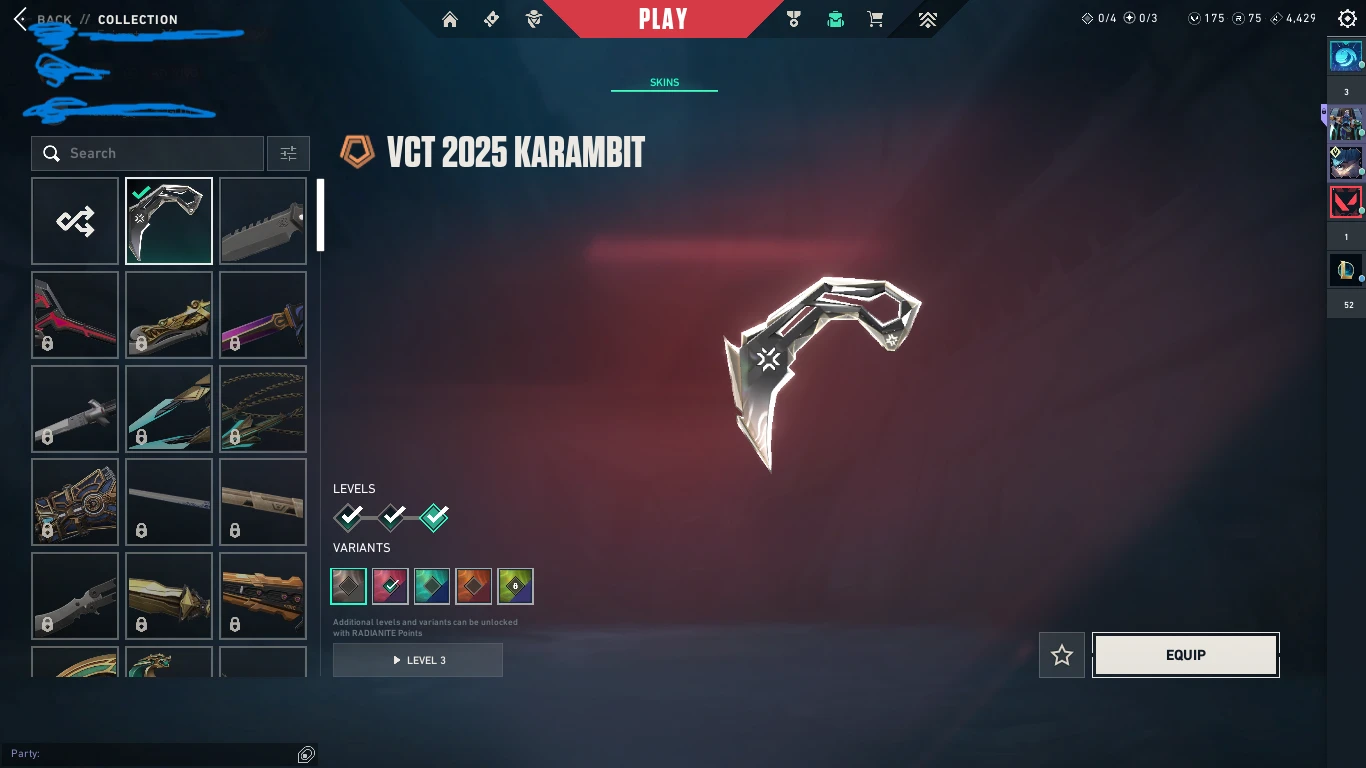The height and width of the screenshot is (768, 1366).
Task: Open the store via shopping cart icon
Action: pos(875,19)
